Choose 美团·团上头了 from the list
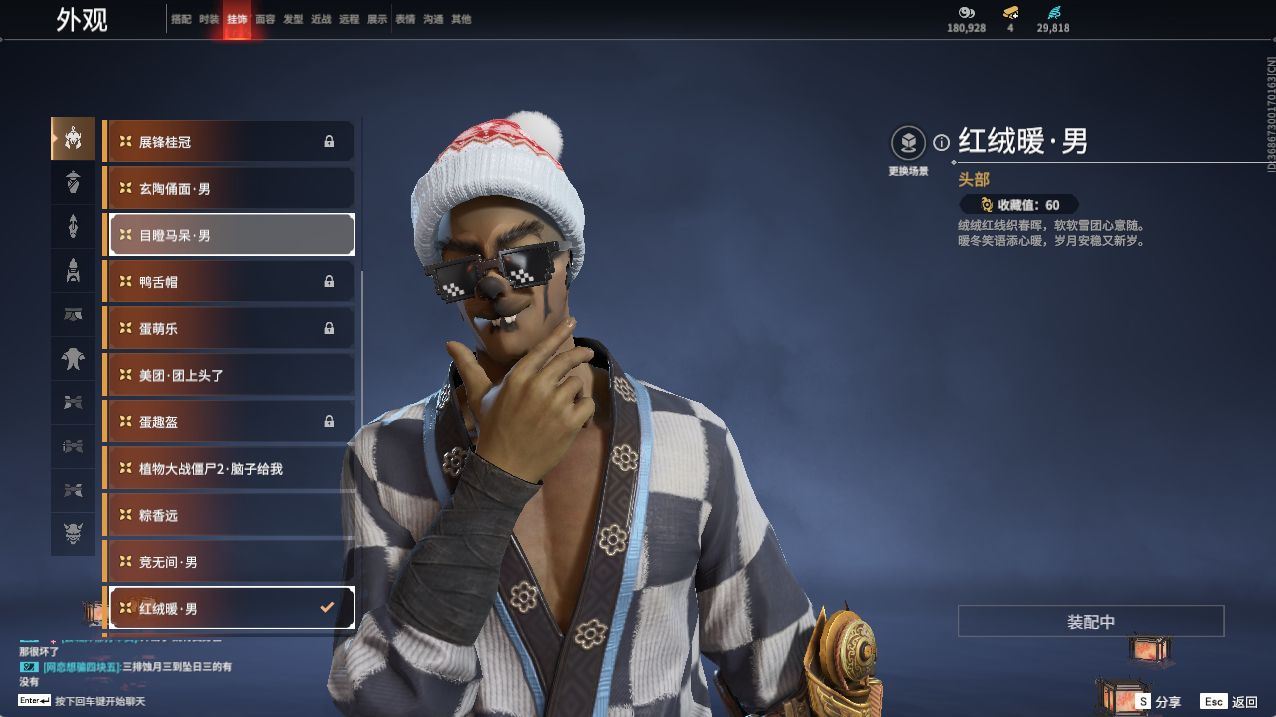 [230, 375]
